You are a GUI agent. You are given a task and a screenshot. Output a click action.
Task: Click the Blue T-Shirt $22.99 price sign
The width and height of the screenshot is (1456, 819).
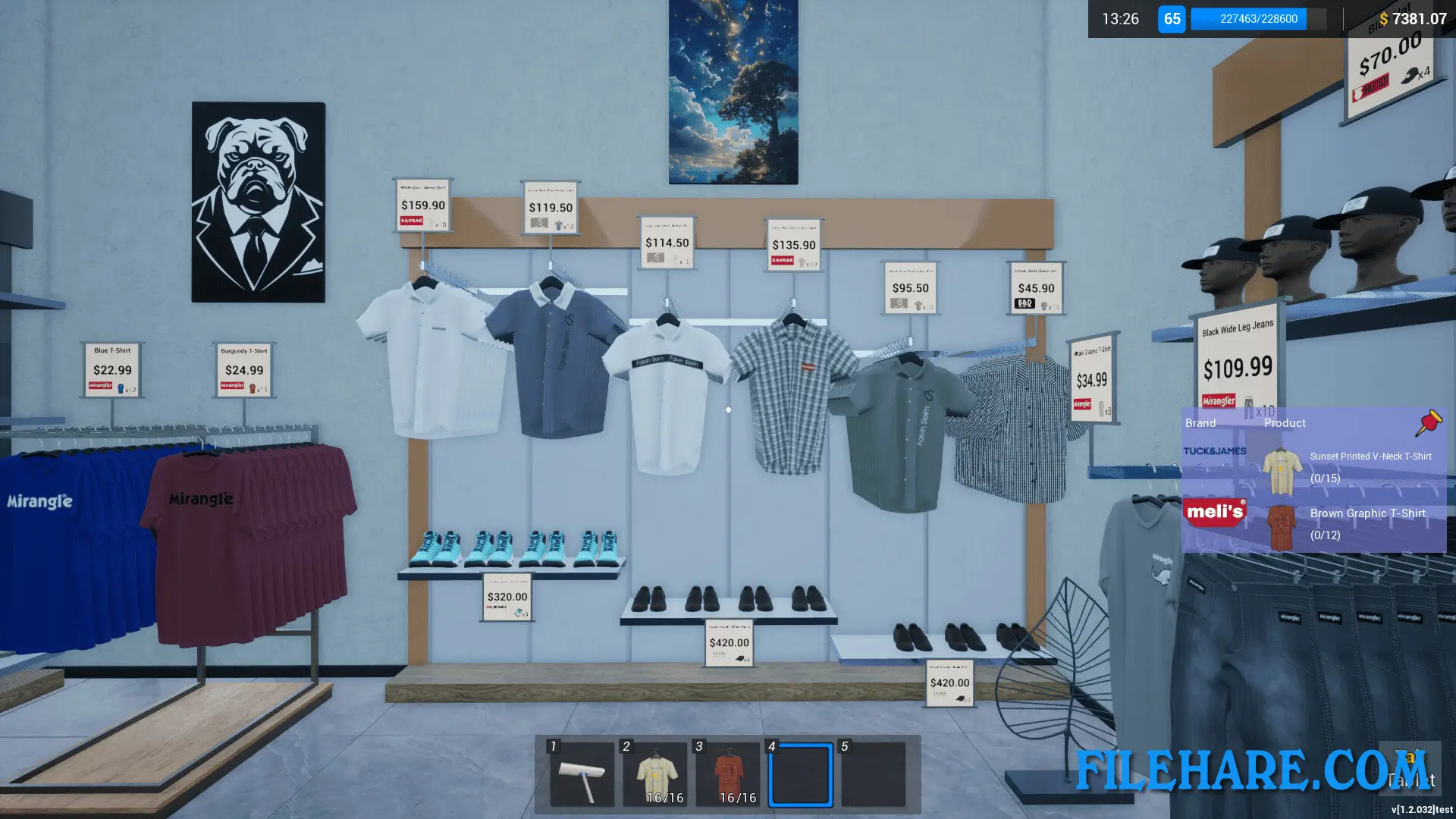pos(111,370)
